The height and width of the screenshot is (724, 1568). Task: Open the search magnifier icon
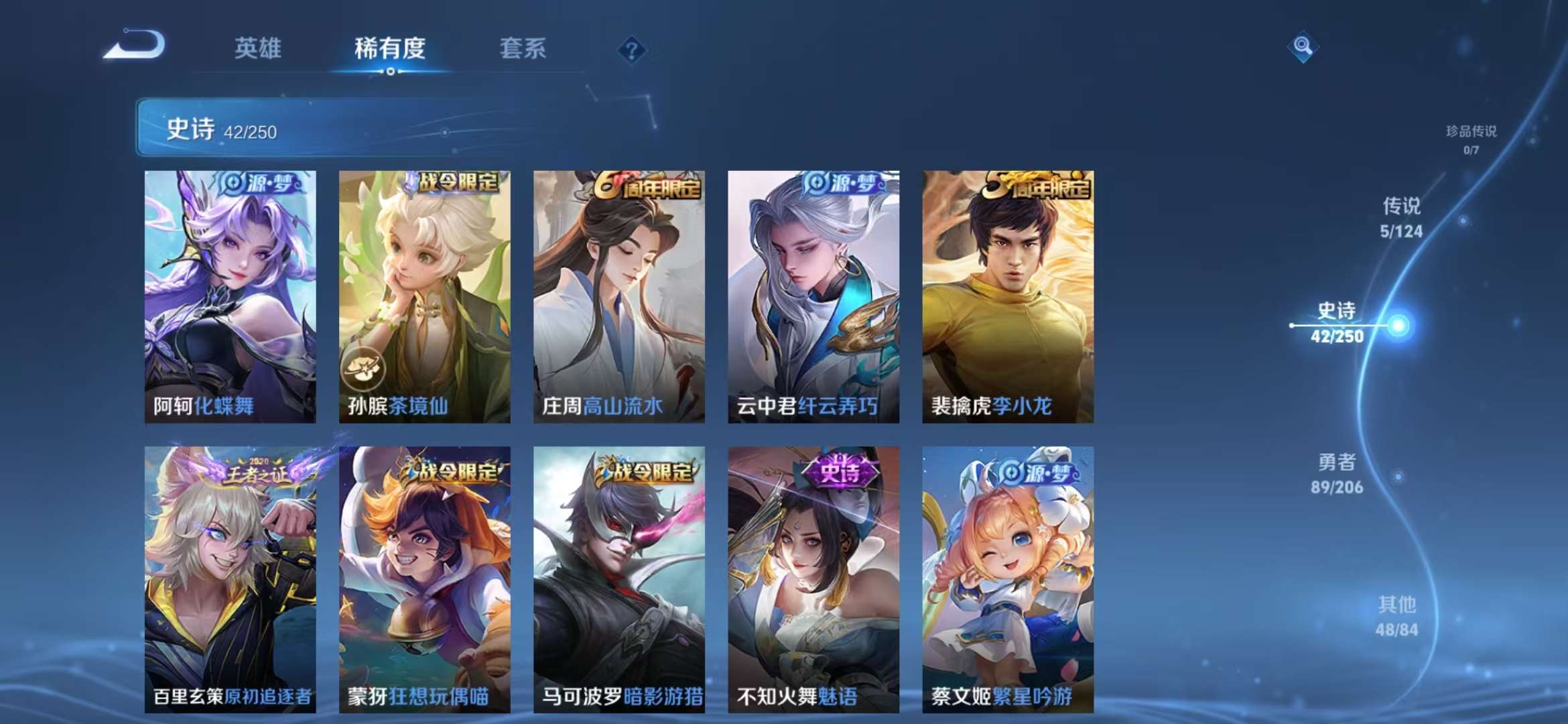click(x=1302, y=47)
